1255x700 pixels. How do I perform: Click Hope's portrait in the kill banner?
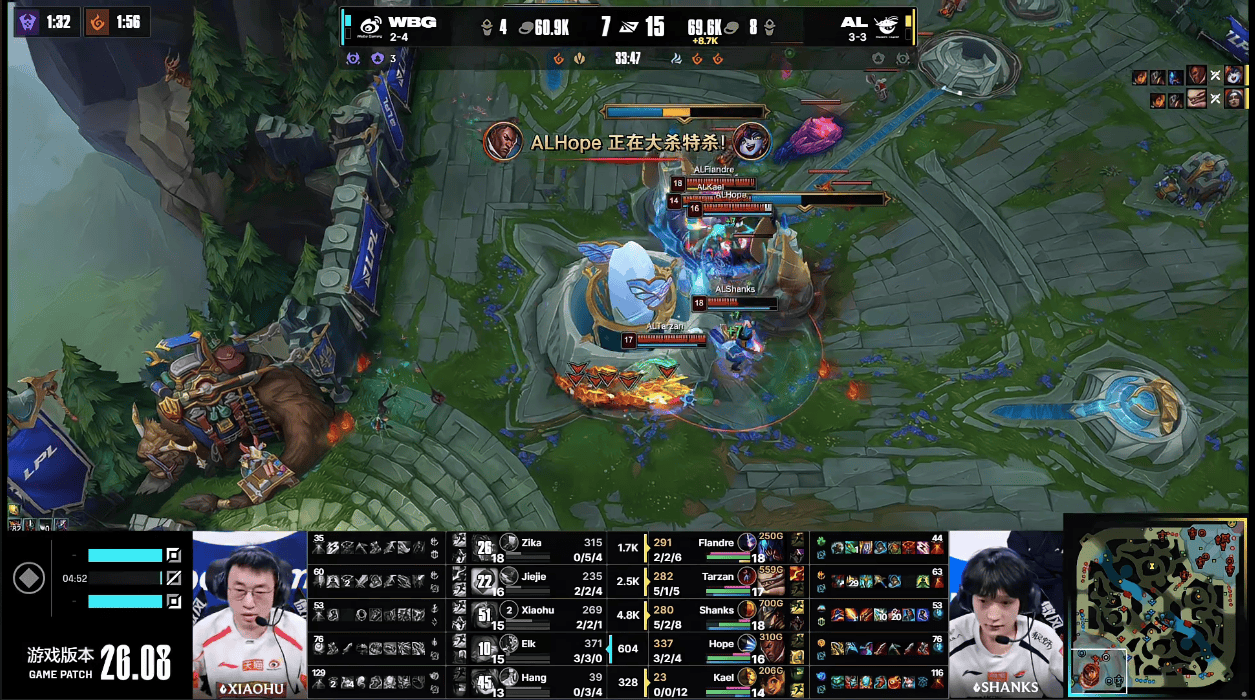click(503, 141)
